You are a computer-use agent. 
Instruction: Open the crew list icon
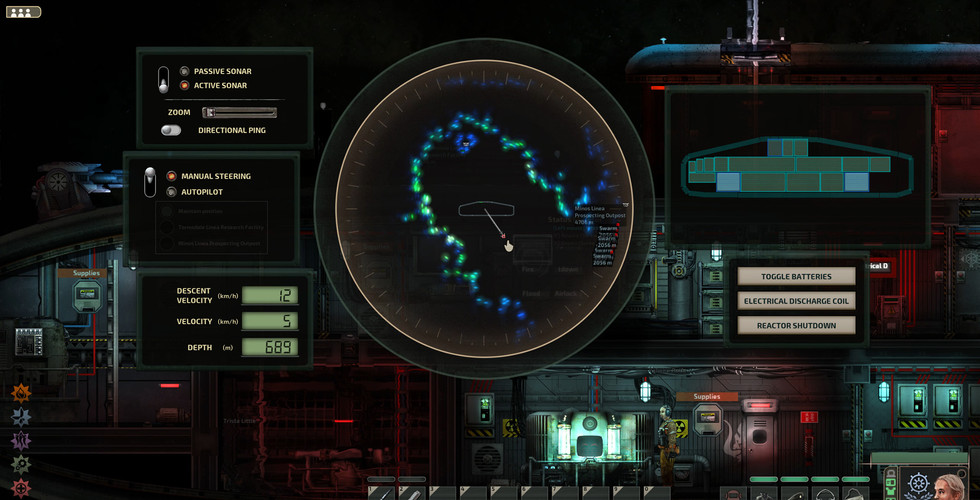(23, 12)
